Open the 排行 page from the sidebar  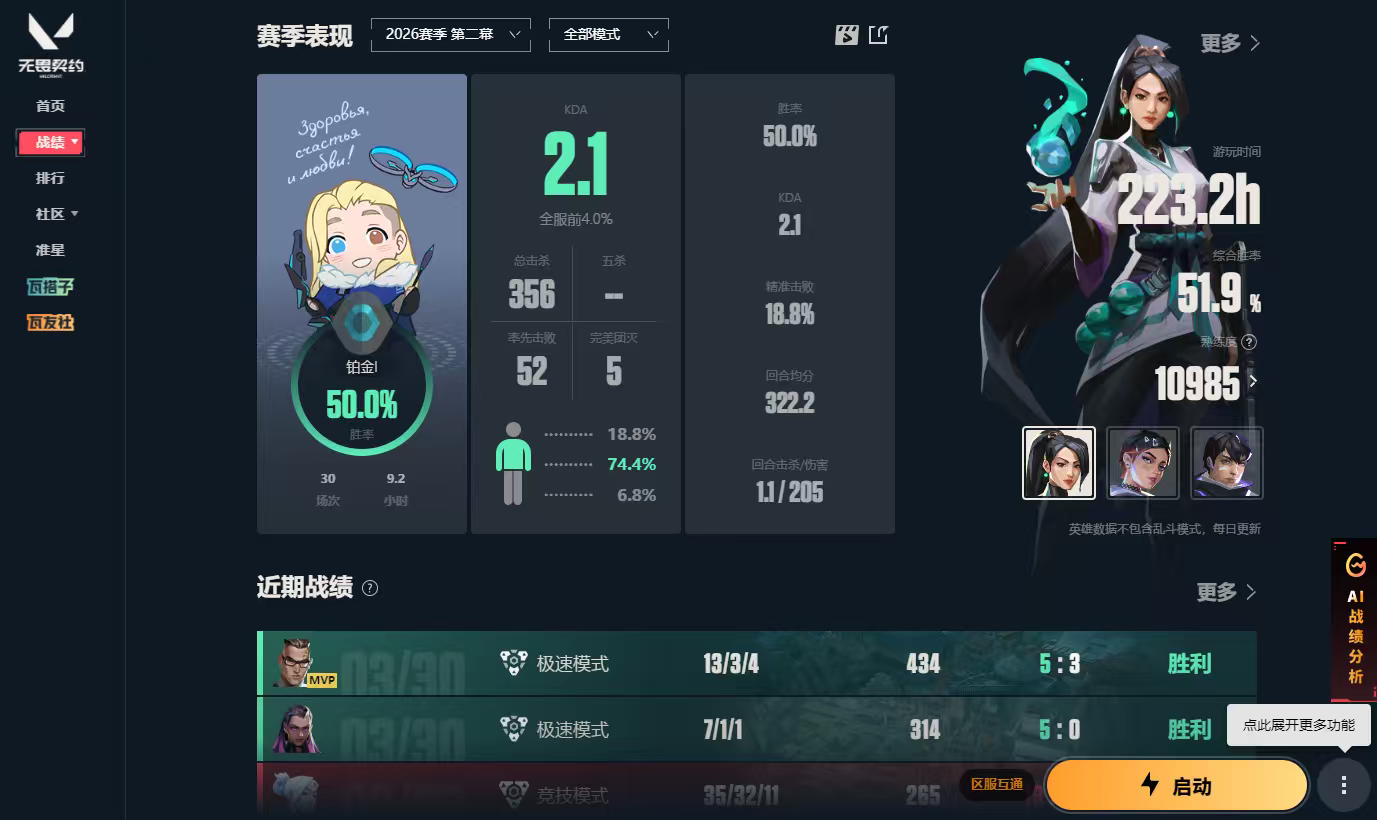point(50,177)
